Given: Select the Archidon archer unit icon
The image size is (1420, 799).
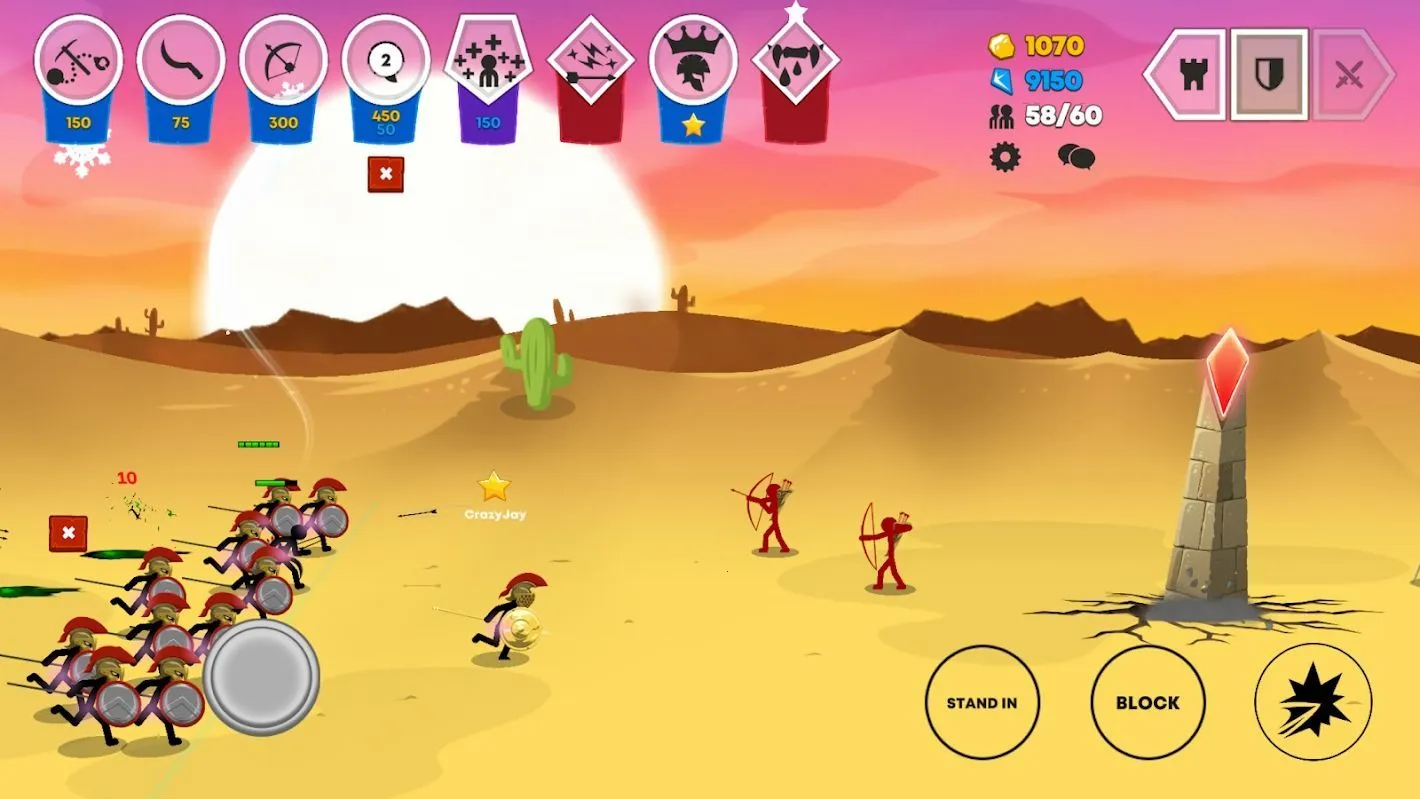Looking at the screenshot, I should click(283, 60).
